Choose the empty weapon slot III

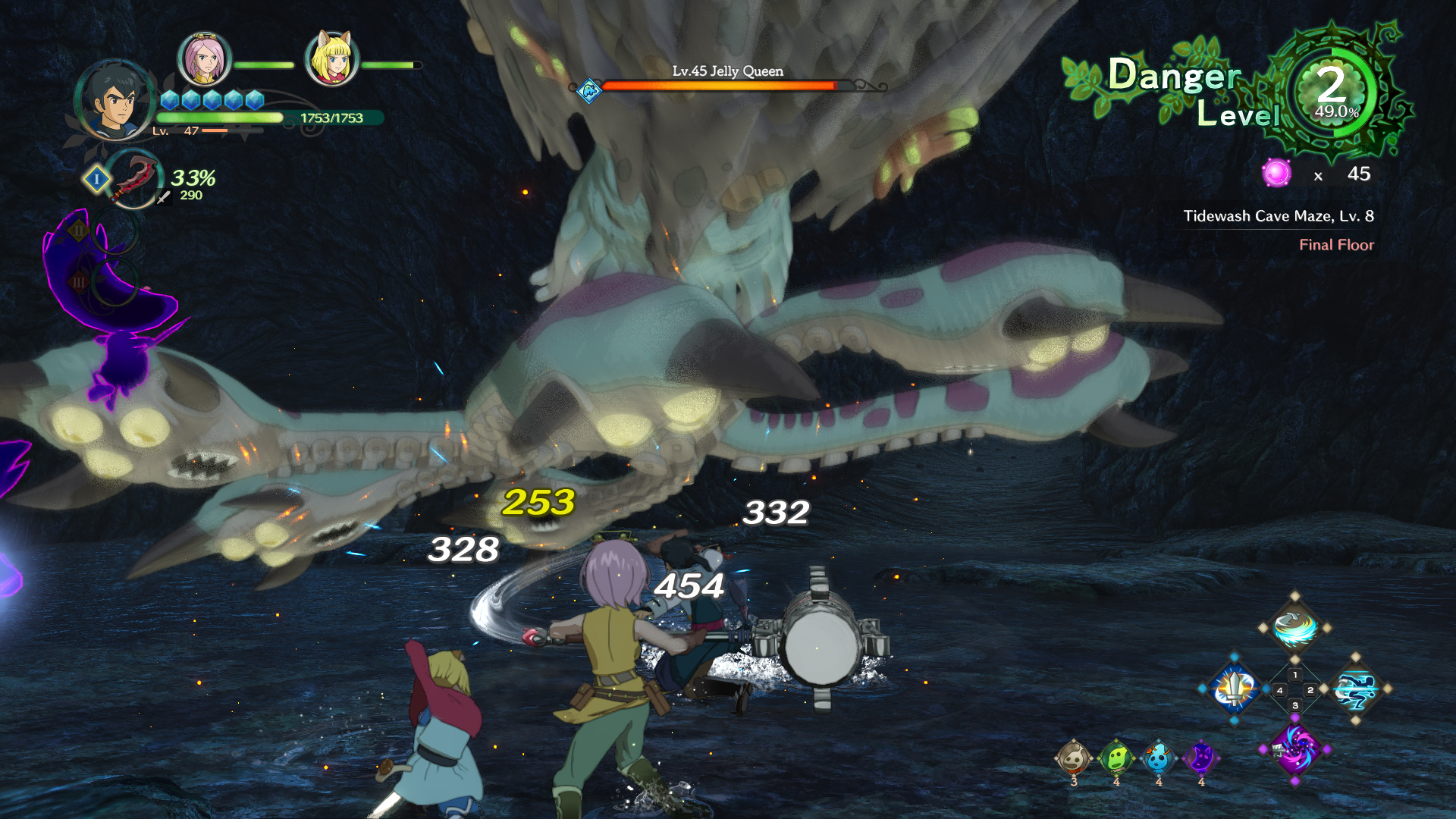(x=114, y=282)
